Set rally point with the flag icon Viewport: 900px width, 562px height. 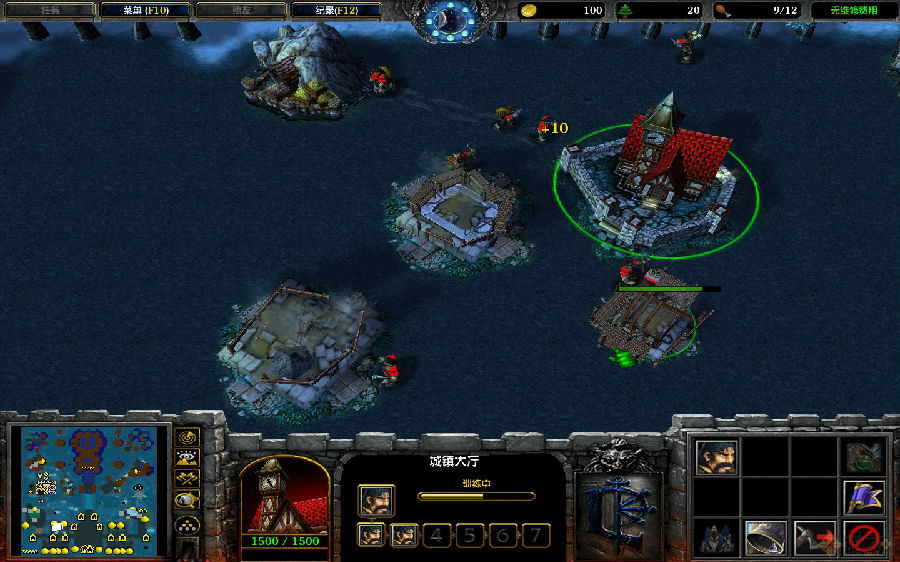862,497
